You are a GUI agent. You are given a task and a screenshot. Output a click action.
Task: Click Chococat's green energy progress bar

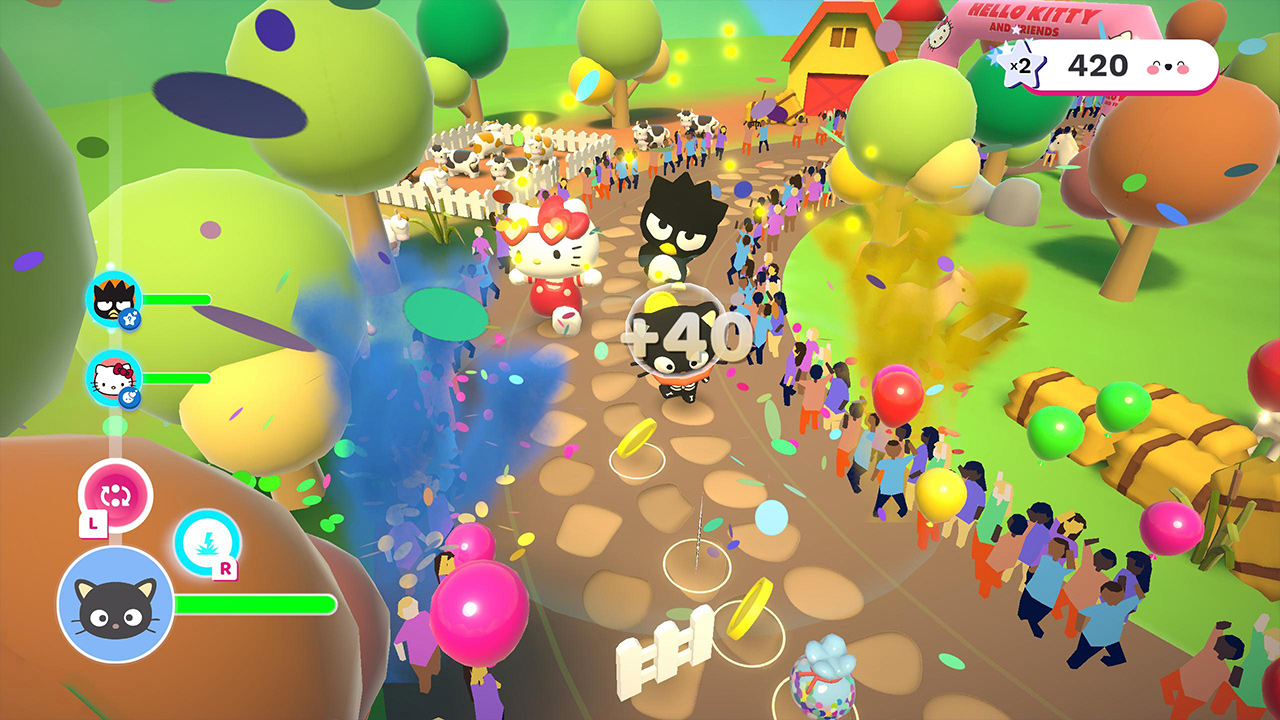[x=255, y=604]
